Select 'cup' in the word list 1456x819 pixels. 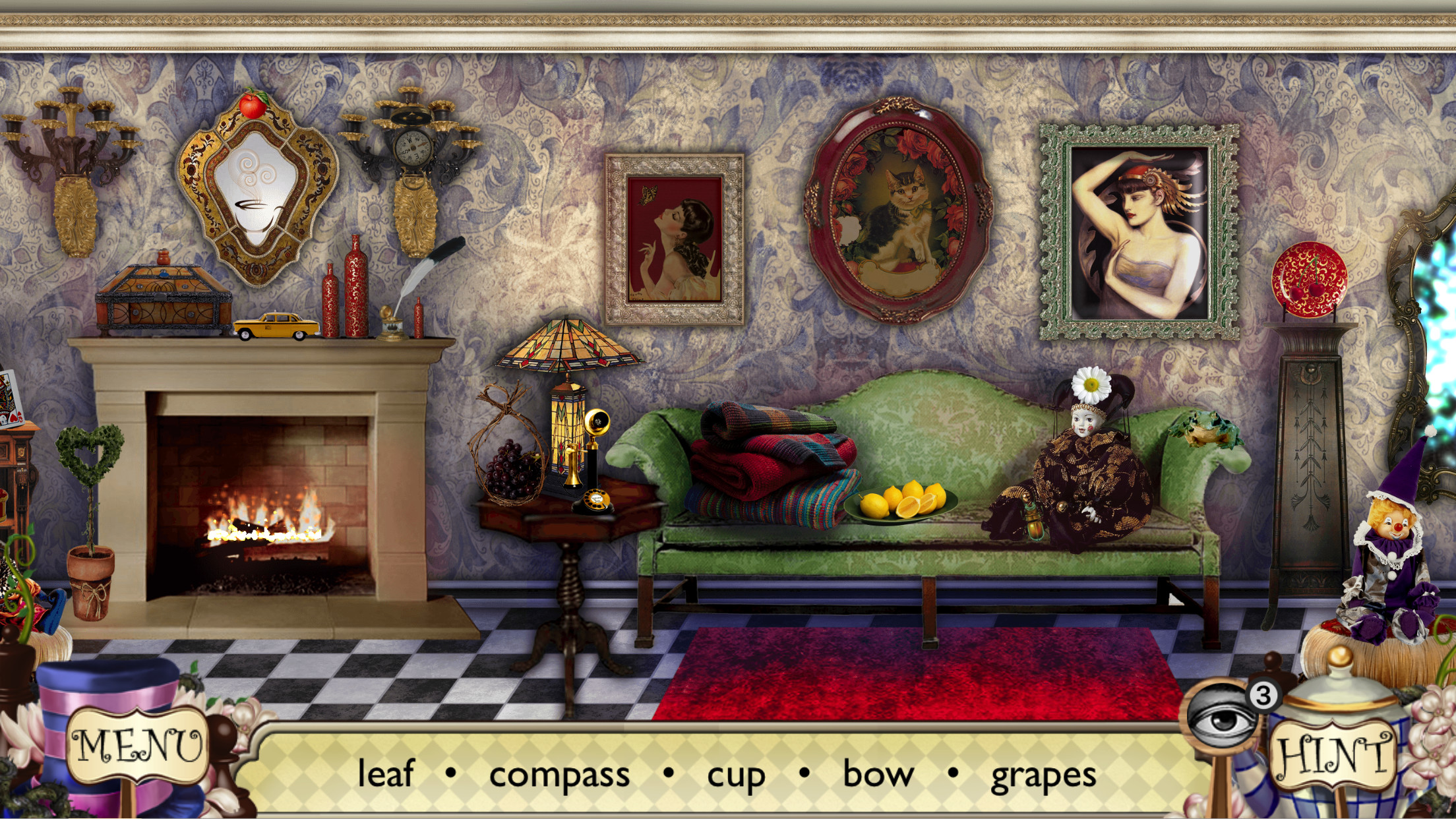coord(734,776)
